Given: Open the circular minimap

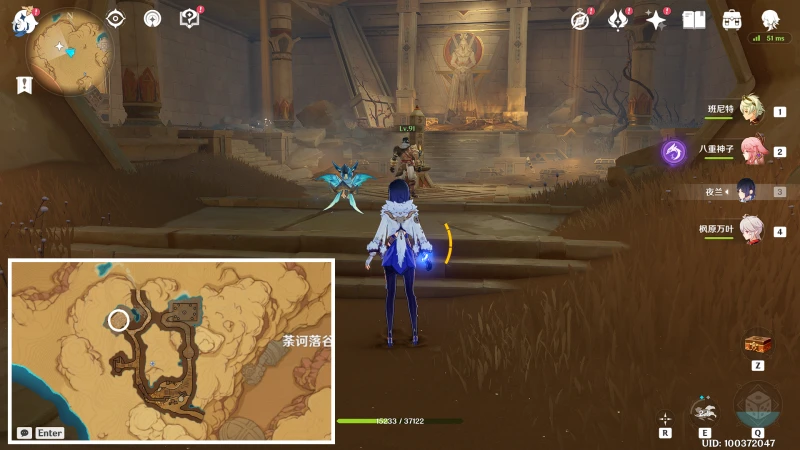Looking at the screenshot, I should pos(70,54).
